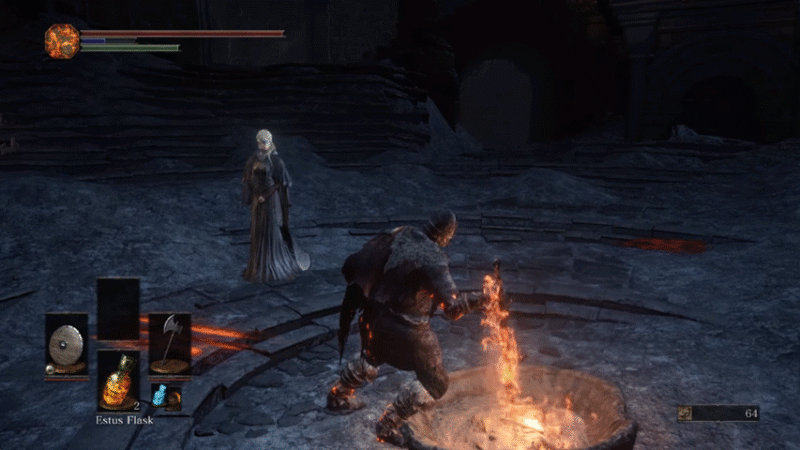Click the ember status icon beside the bars
This screenshot has width=800, height=450.
pyautogui.click(x=61, y=40)
